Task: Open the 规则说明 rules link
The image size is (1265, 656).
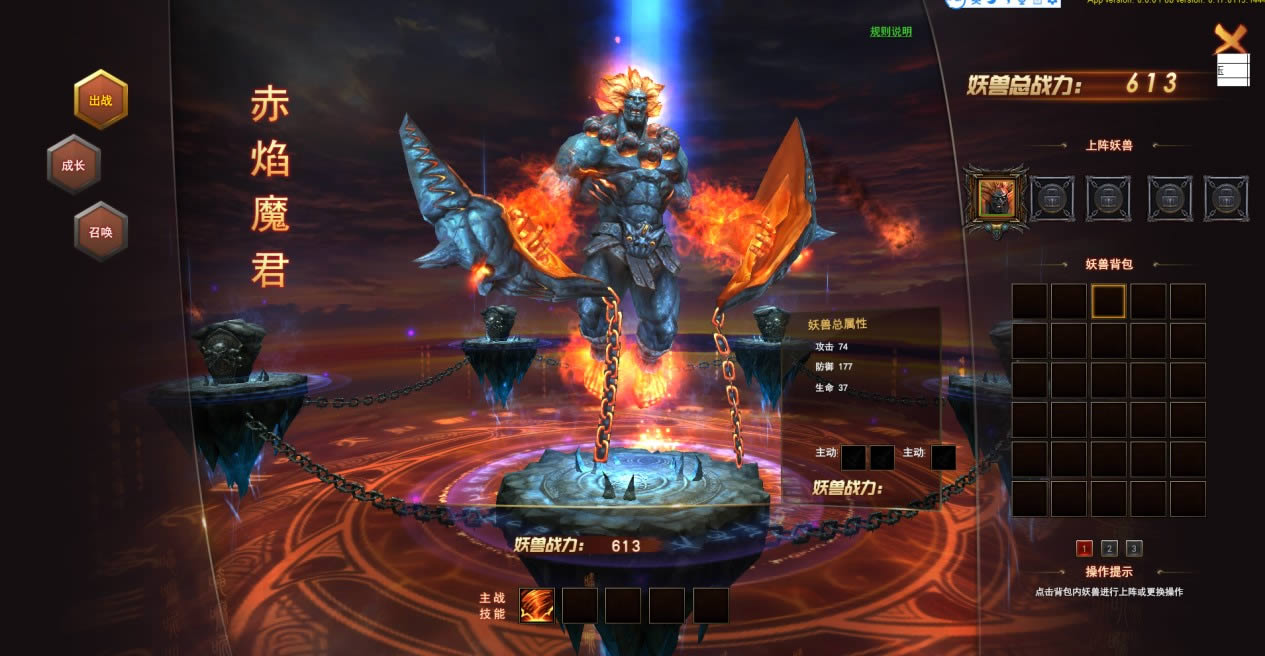Action: (890, 32)
